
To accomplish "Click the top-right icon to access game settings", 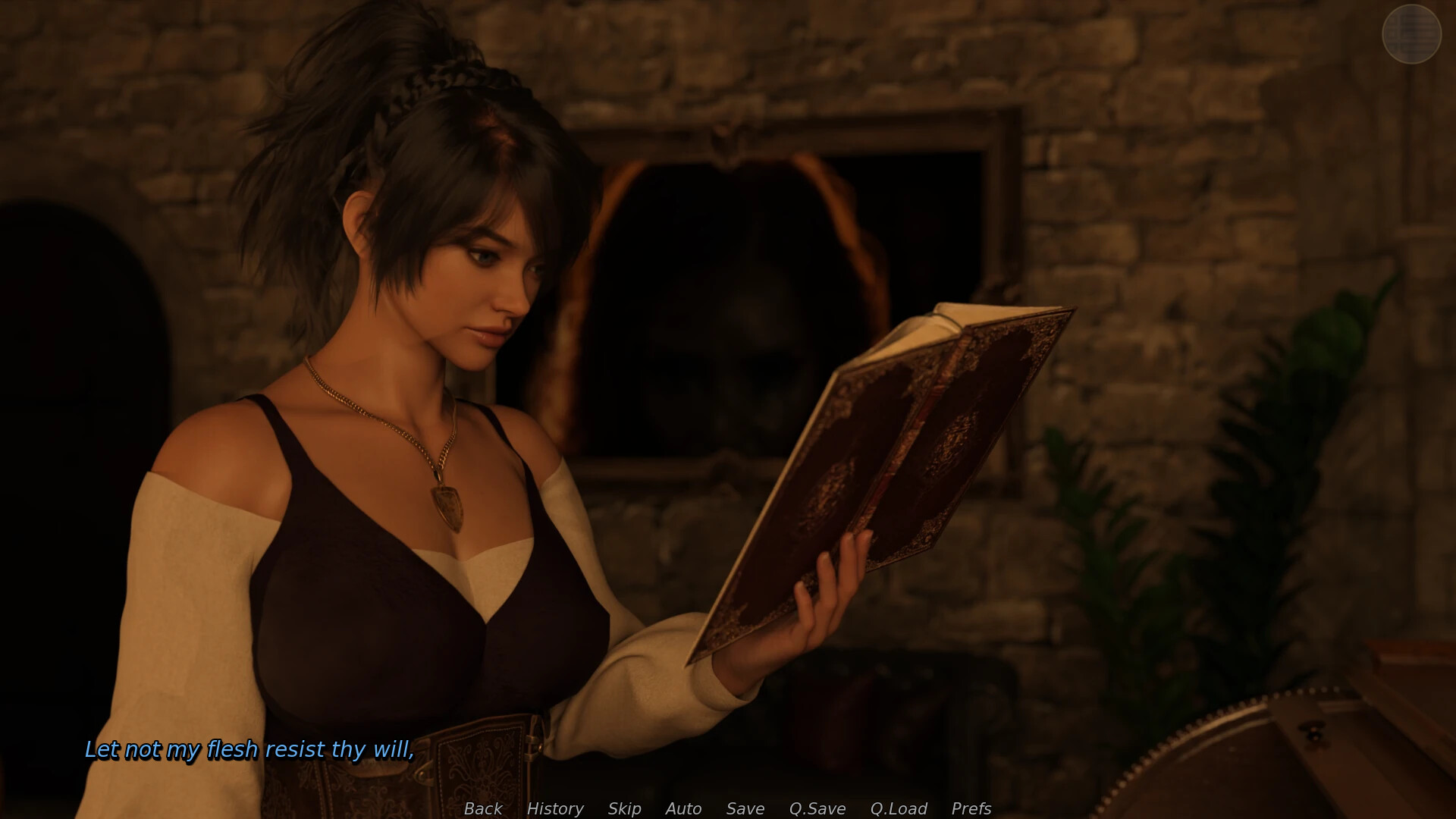I will [x=1410, y=33].
